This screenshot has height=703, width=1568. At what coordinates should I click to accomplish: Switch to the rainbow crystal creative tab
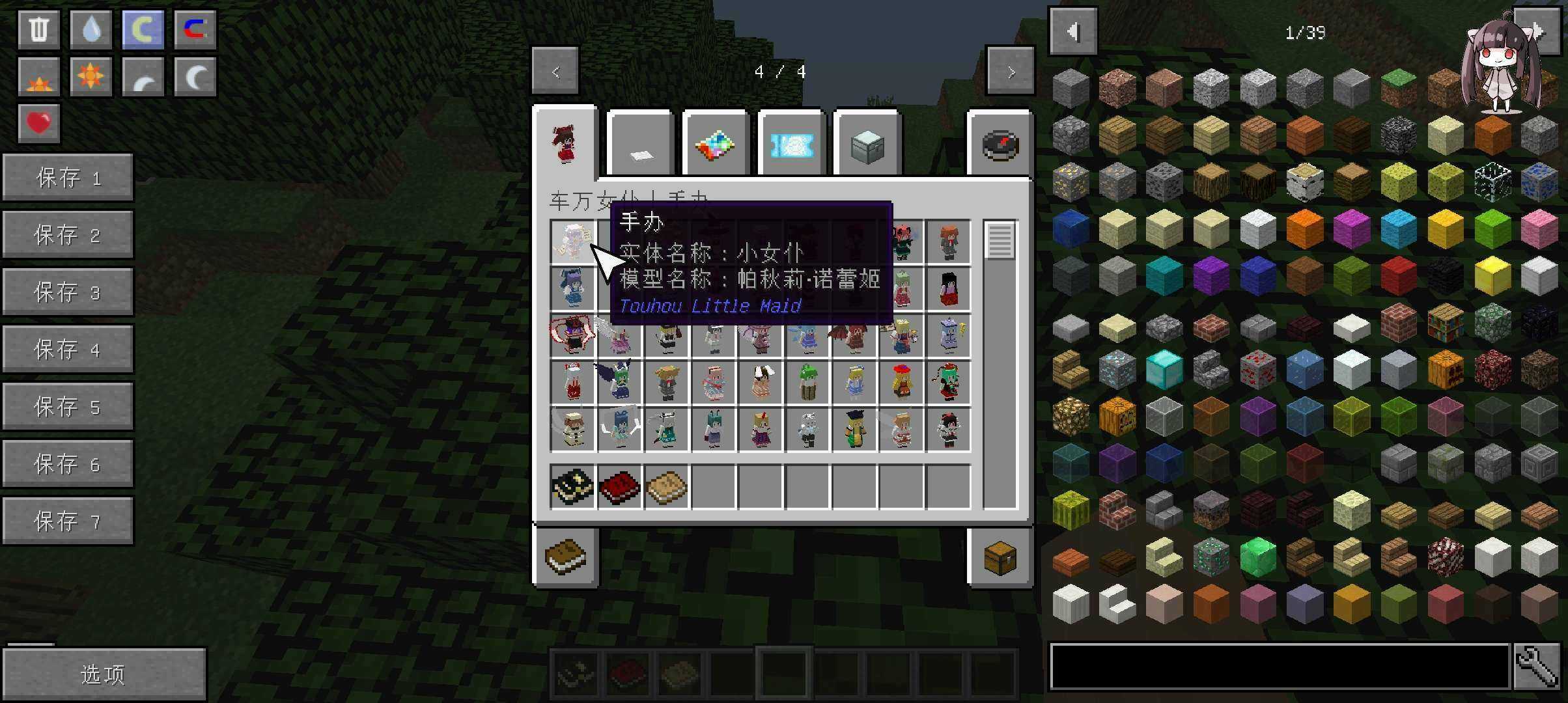click(715, 146)
